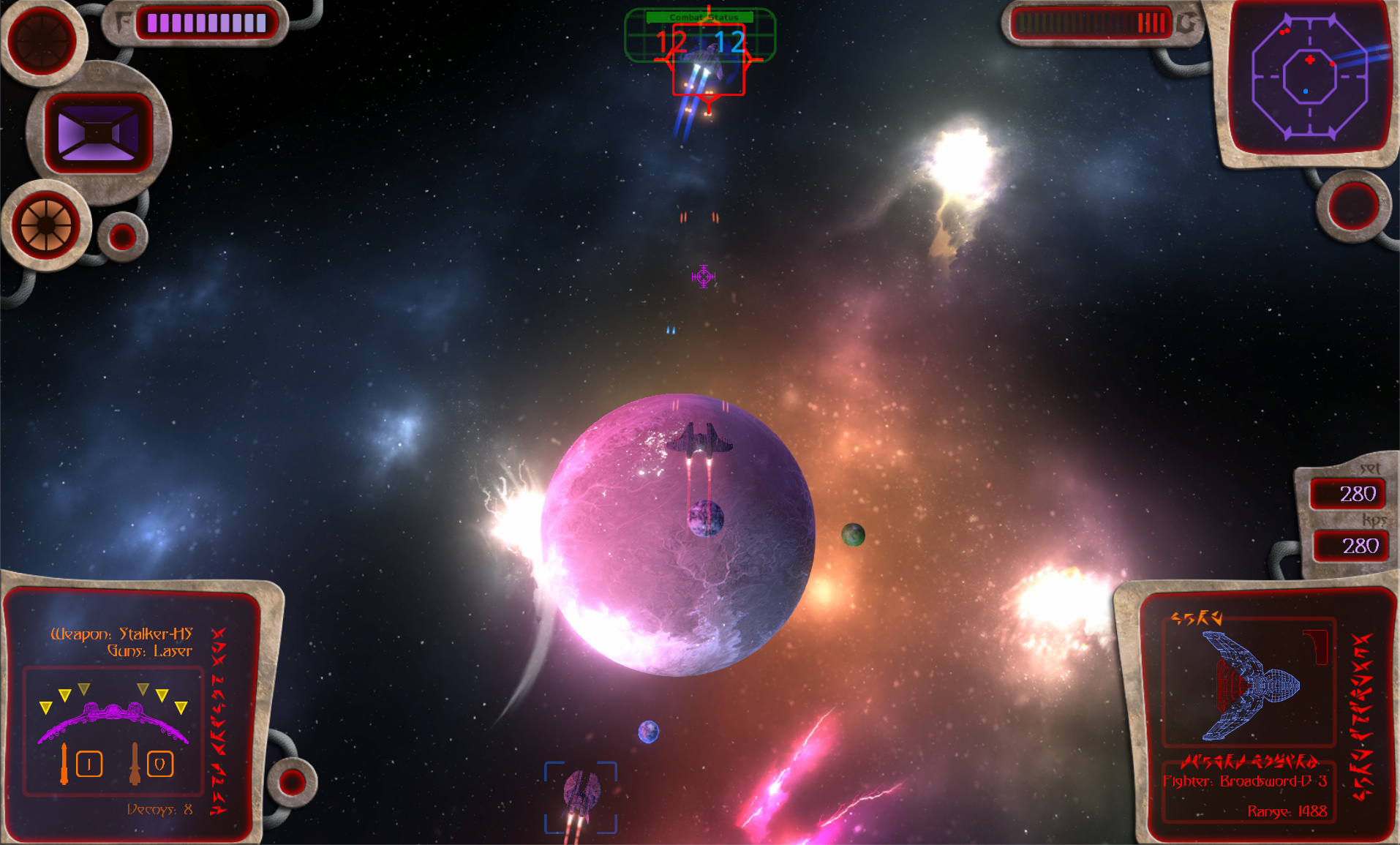Click the dark red wheel dial
1400x845 pixels.
pos(42,40)
